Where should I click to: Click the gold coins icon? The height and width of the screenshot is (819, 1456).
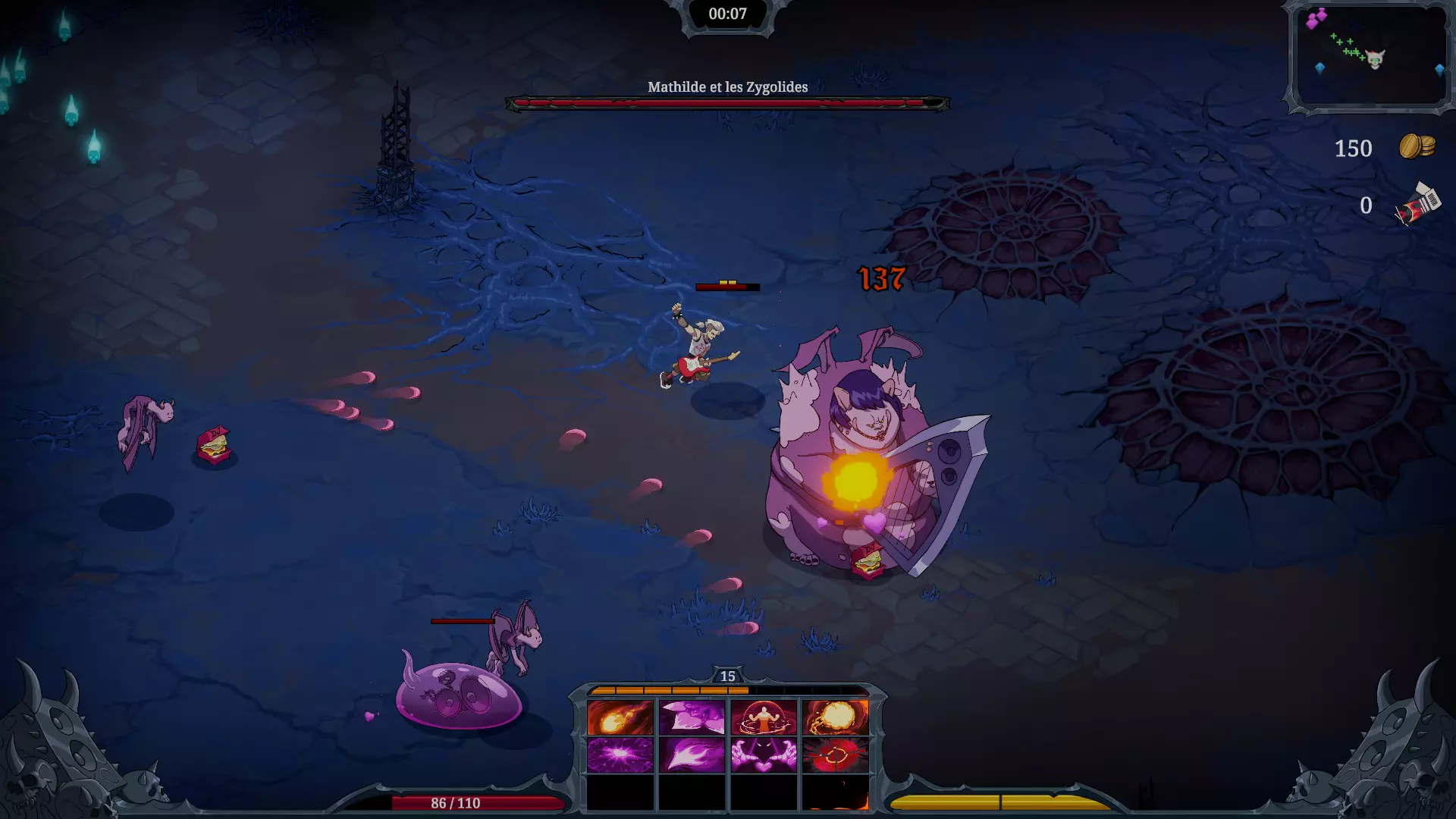click(x=1417, y=146)
